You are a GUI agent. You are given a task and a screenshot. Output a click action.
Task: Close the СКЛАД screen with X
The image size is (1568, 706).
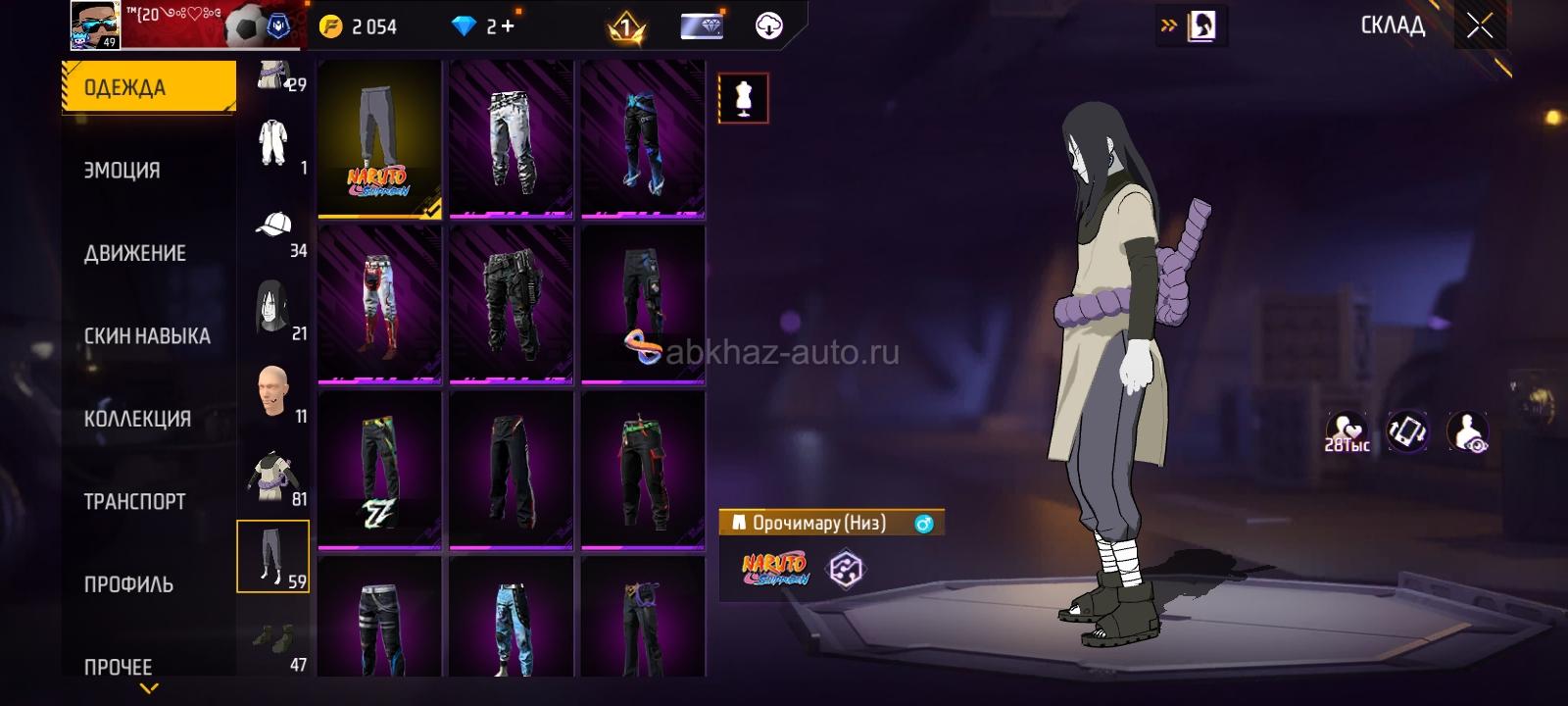pyautogui.click(x=1480, y=26)
